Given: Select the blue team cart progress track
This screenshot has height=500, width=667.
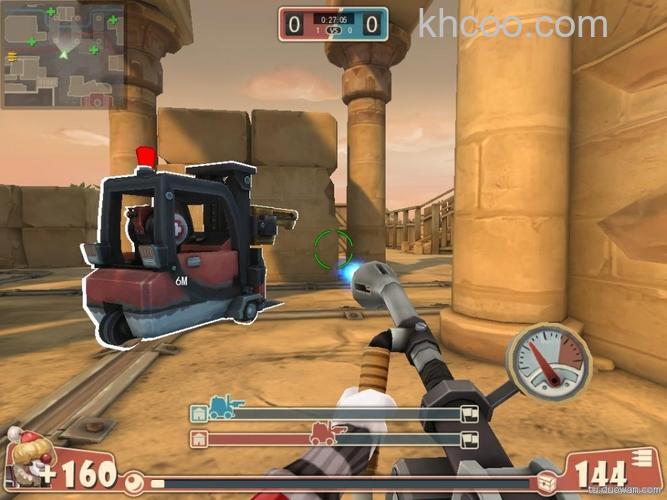Looking at the screenshot, I should pyautogui.click(x=334, y=413).
